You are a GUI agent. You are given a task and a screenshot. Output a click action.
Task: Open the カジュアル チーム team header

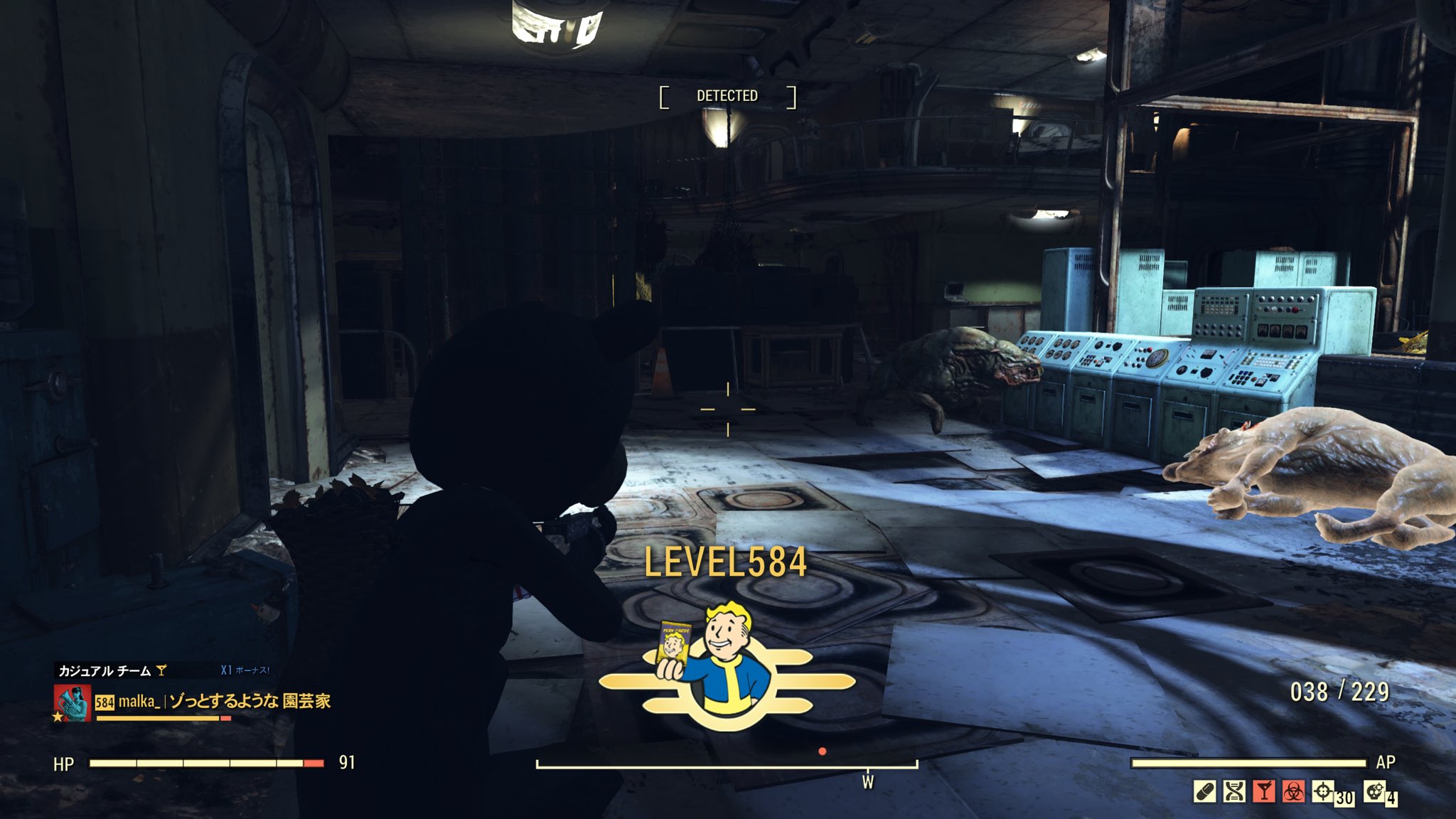[x=105, y=670]
